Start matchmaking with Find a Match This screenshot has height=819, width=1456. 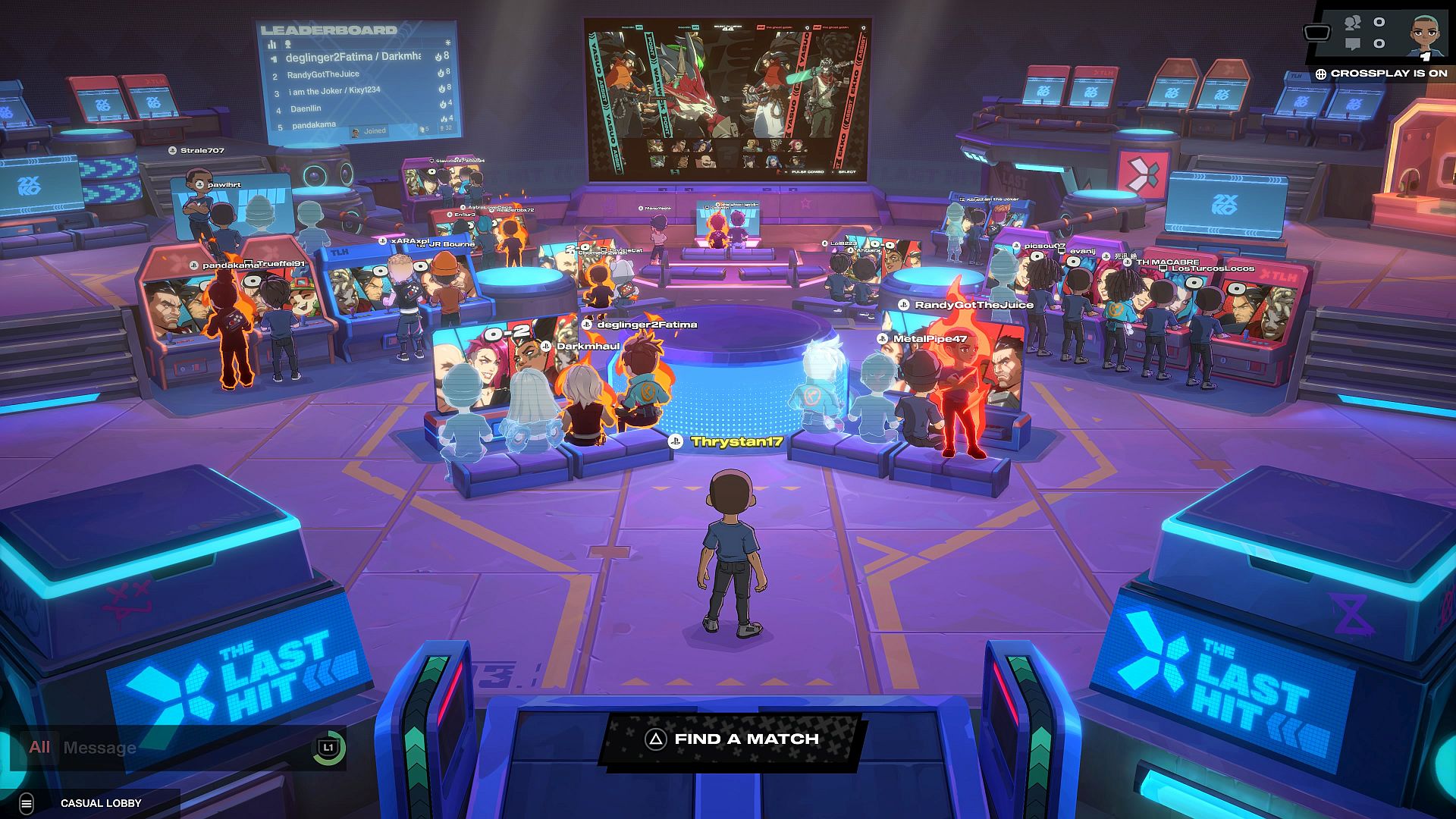coord(733,739)
